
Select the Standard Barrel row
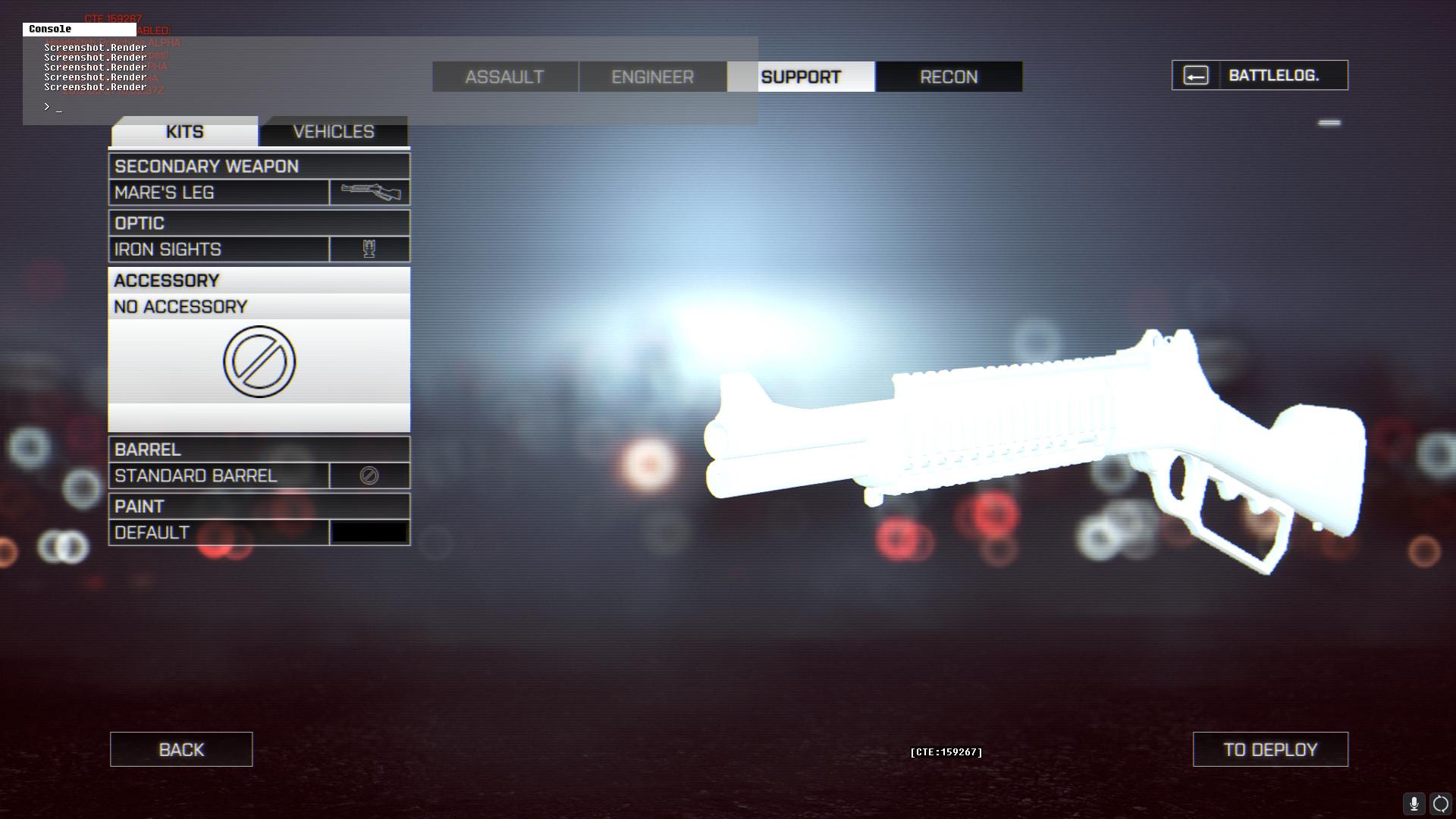tap(219, 476)
